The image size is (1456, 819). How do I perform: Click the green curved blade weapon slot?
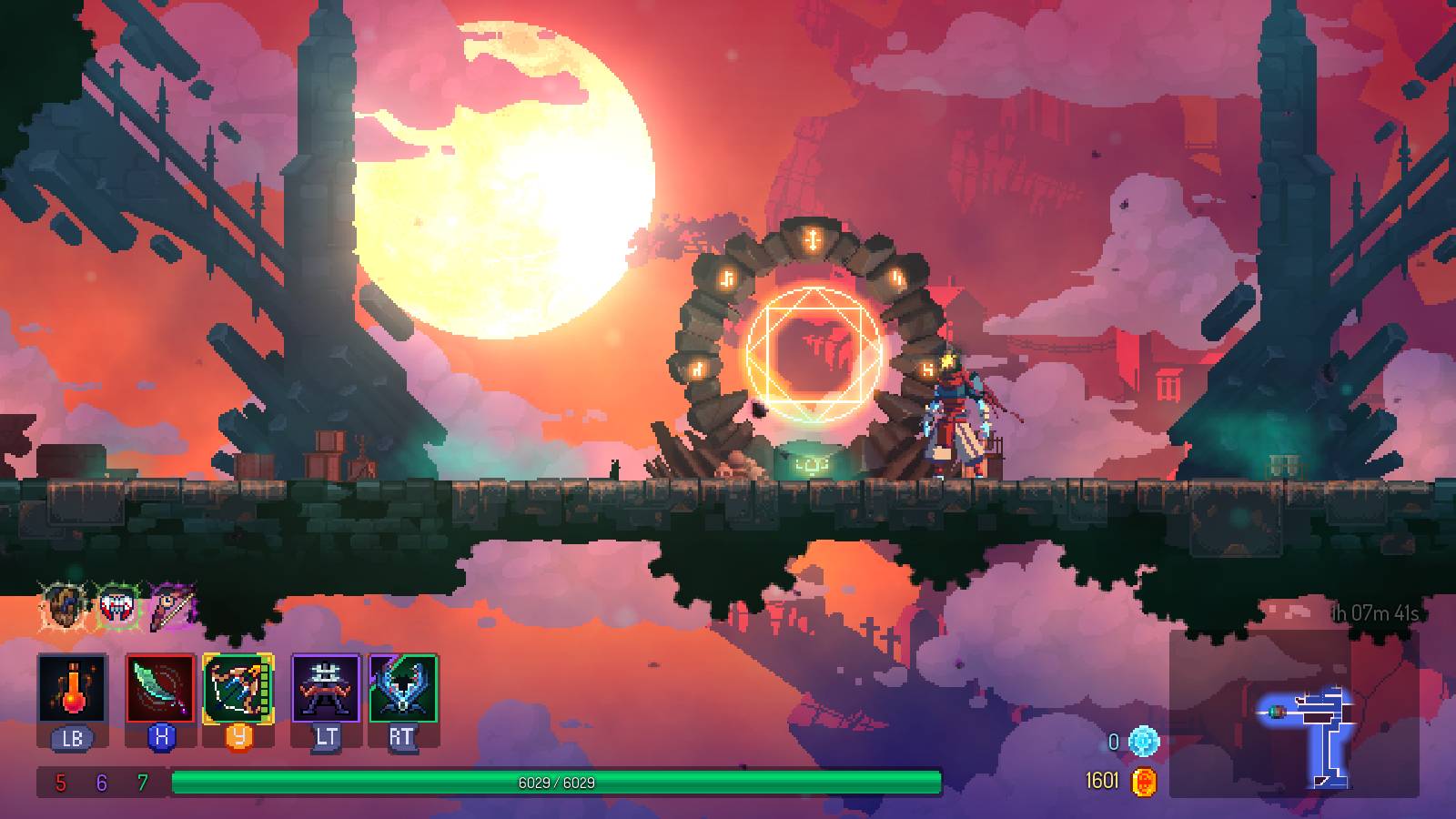click(x=160, y=689)
